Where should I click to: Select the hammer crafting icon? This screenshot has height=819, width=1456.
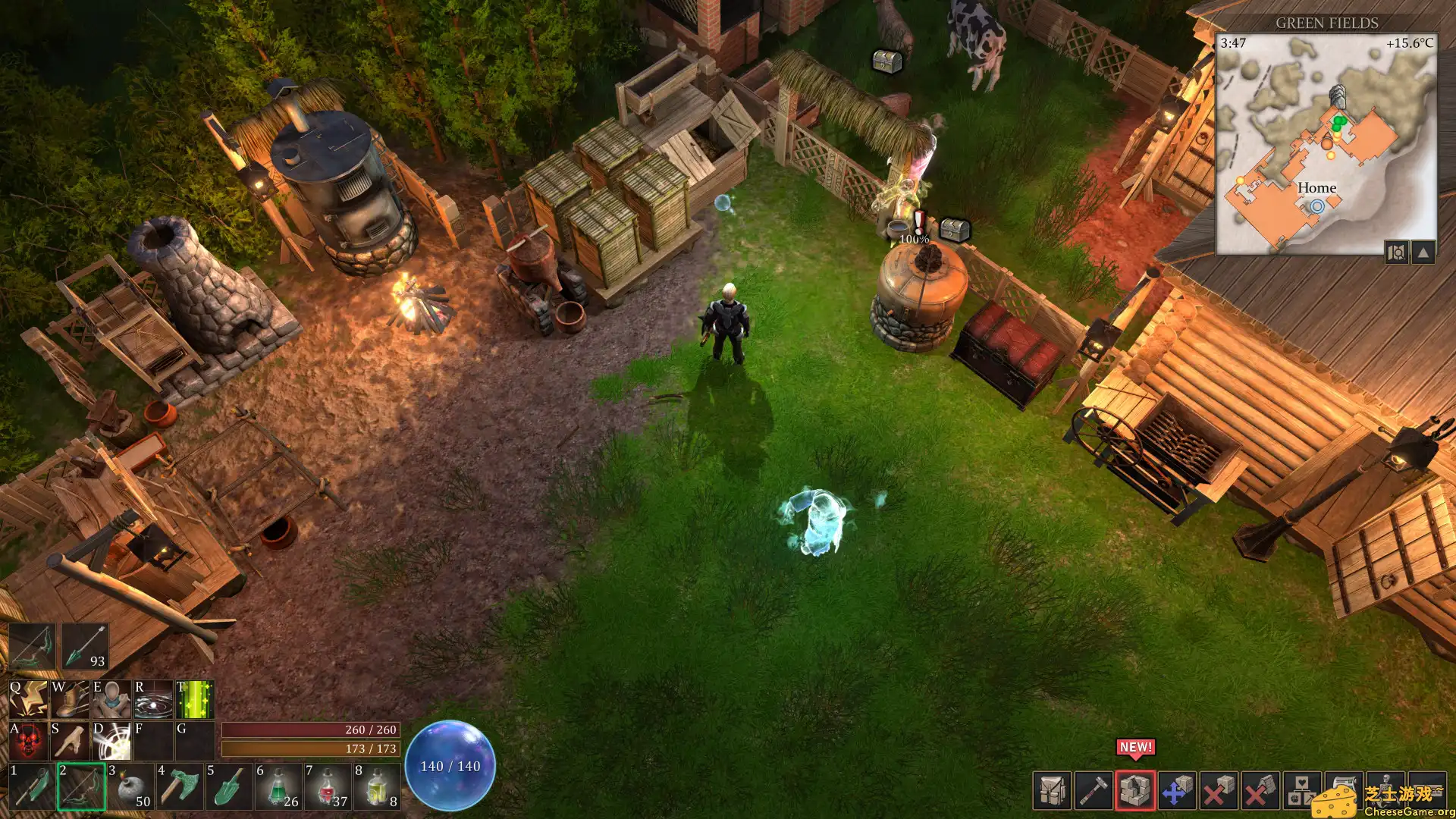click(x=1093, y=790)
